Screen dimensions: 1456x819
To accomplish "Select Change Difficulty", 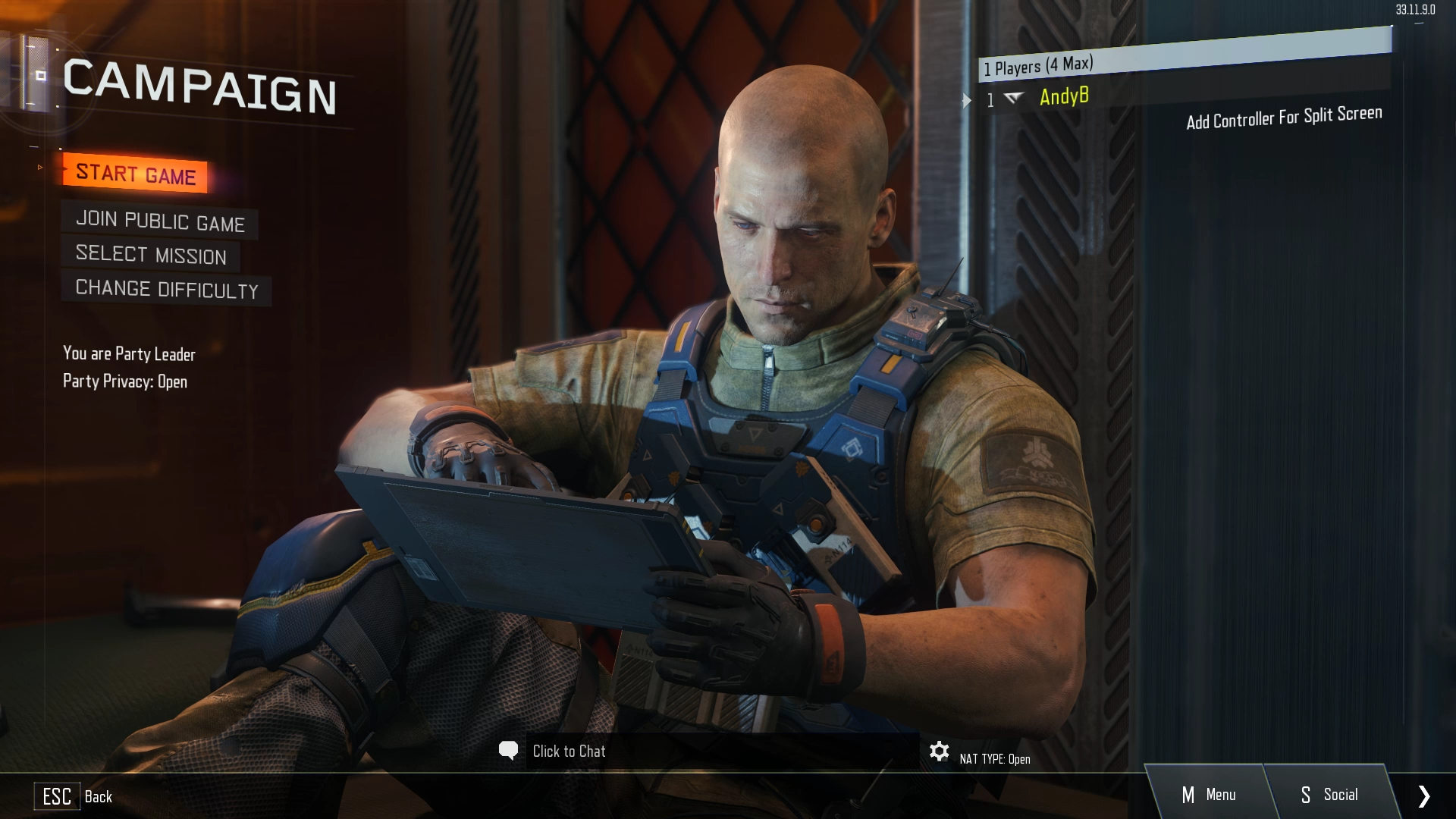I will [x=167, y=289].
